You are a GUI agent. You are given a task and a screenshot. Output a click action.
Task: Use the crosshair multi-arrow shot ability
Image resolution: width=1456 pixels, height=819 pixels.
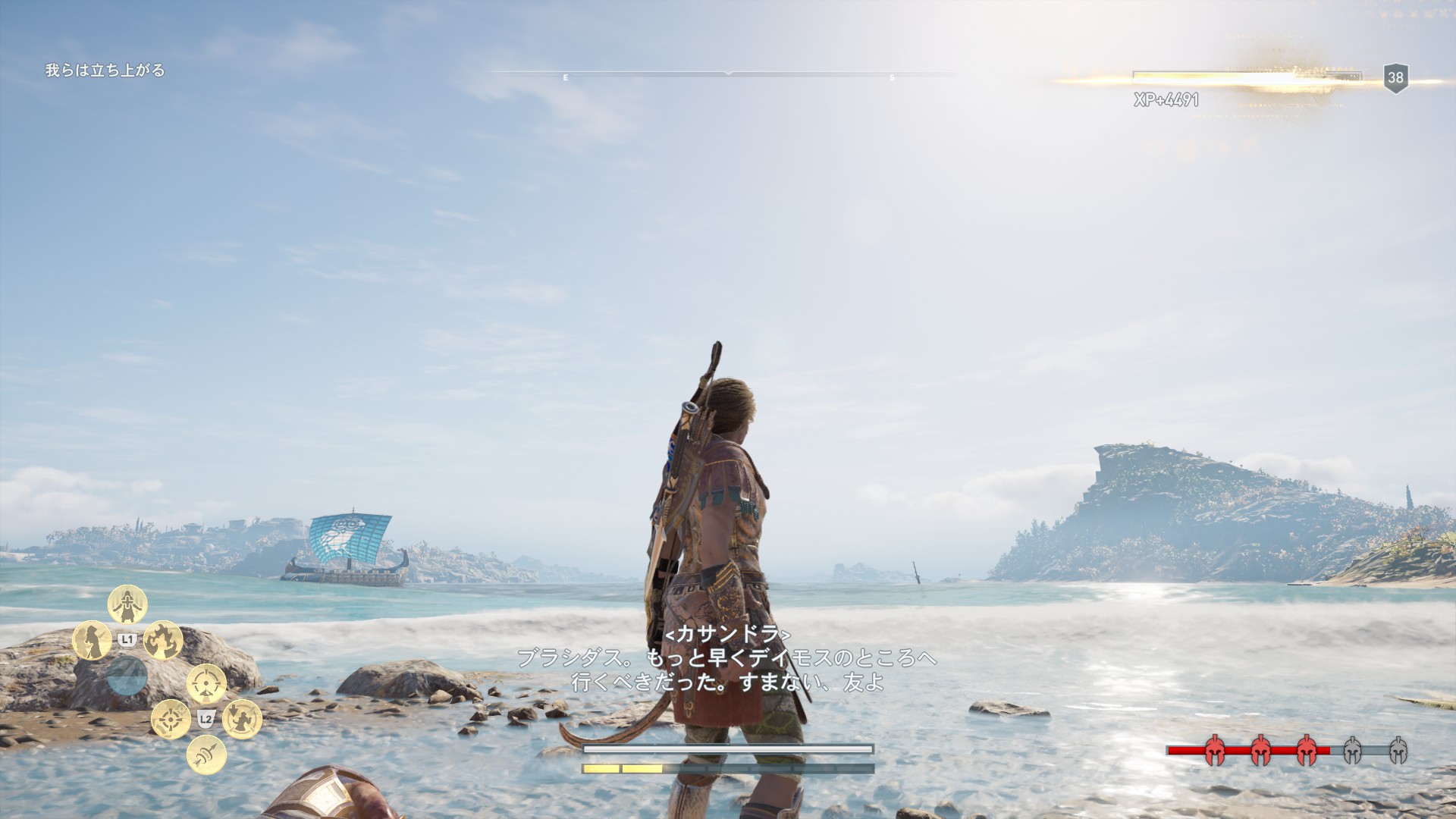click(x=171, y=719)
